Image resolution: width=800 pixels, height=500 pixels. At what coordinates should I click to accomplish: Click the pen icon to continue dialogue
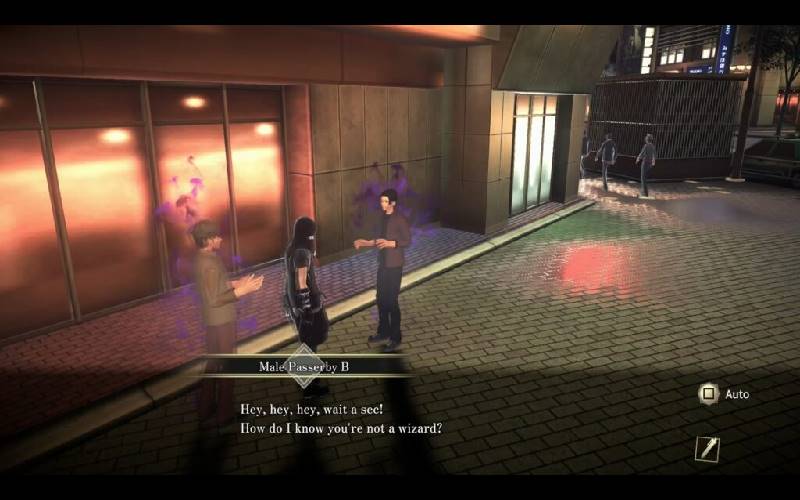(707, 449)
